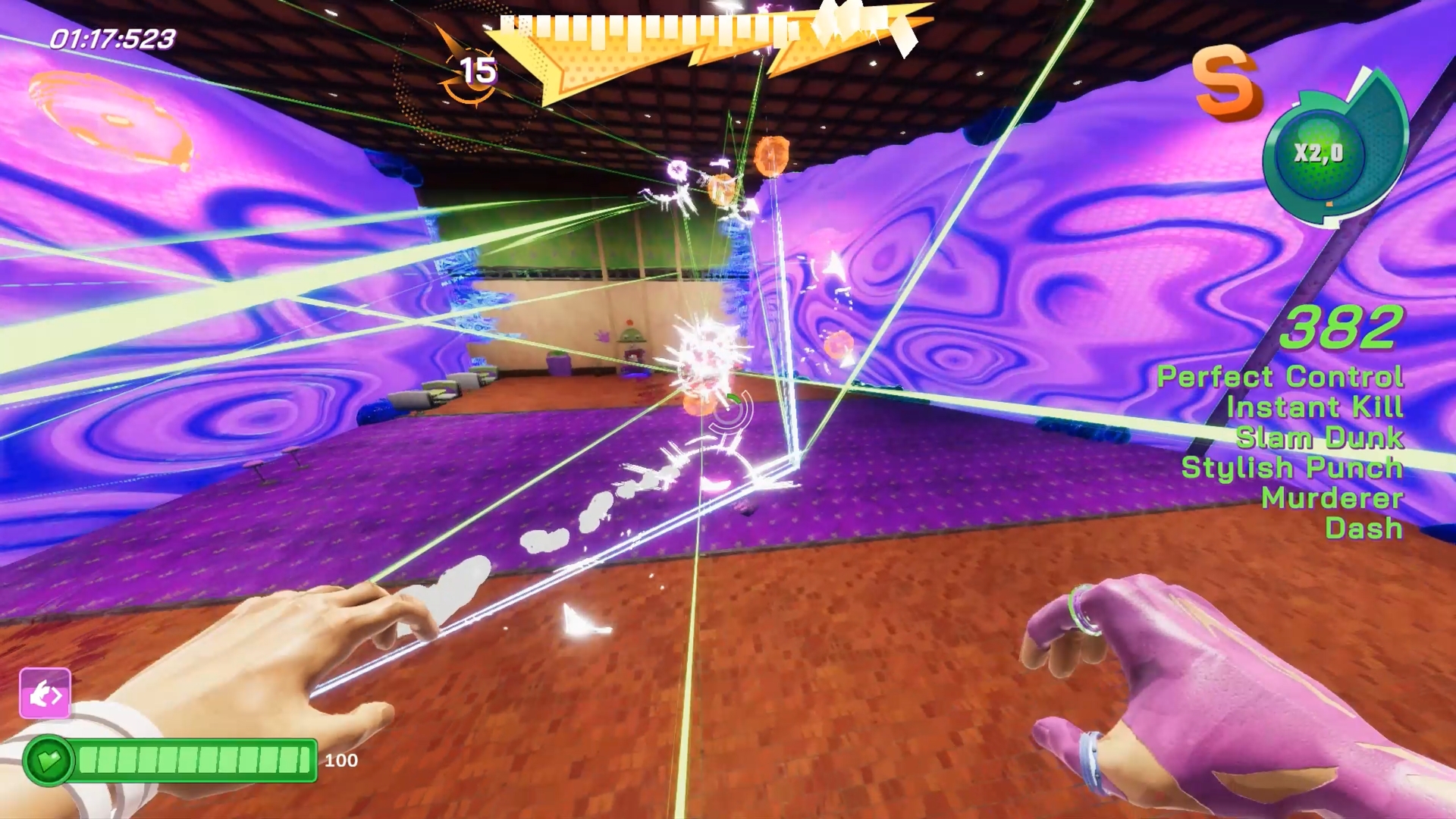Select the orange S style rank badge
1456x819 pixels.
point(1226,83)
